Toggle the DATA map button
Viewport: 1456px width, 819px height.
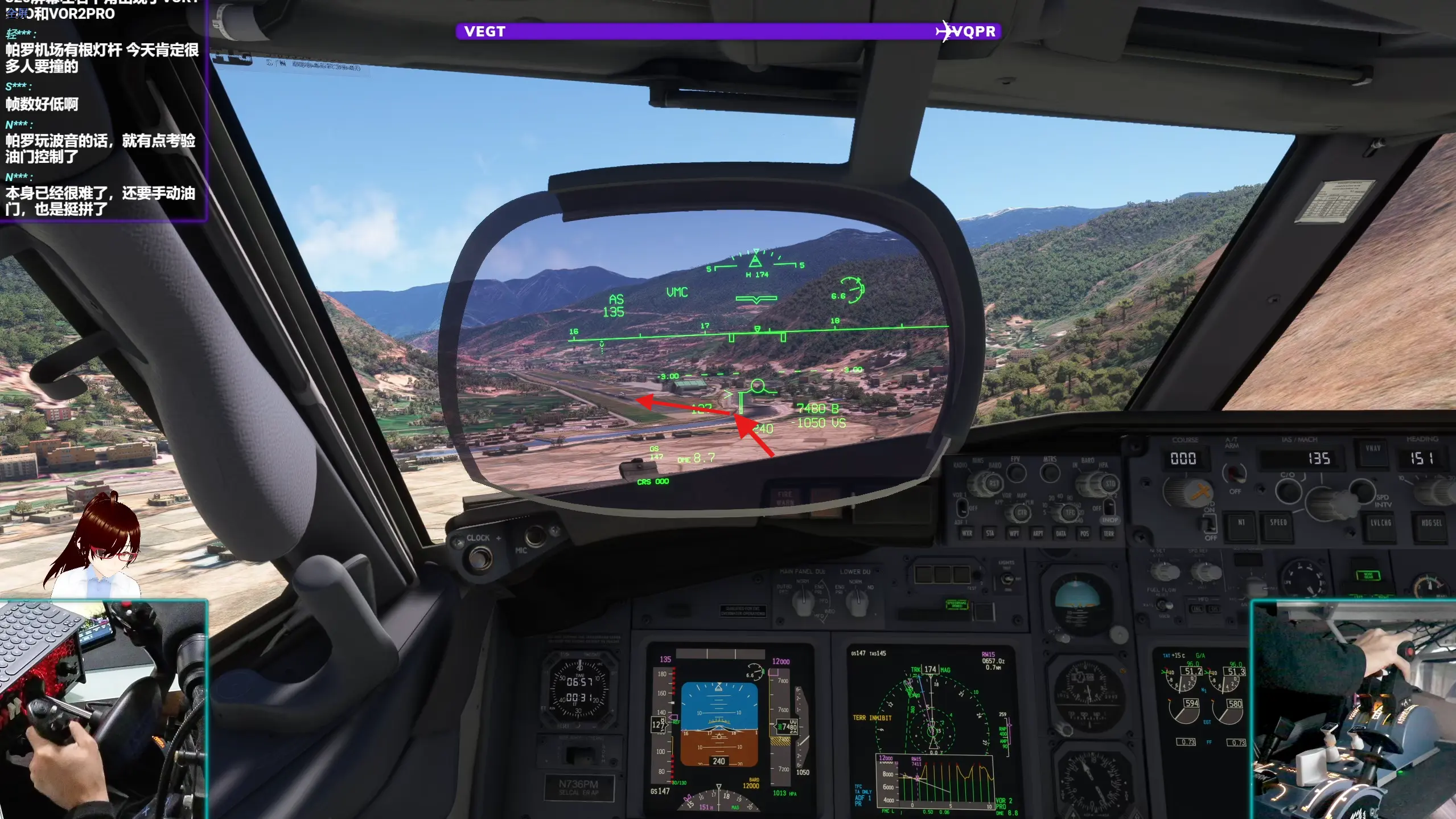(1061, 534)
